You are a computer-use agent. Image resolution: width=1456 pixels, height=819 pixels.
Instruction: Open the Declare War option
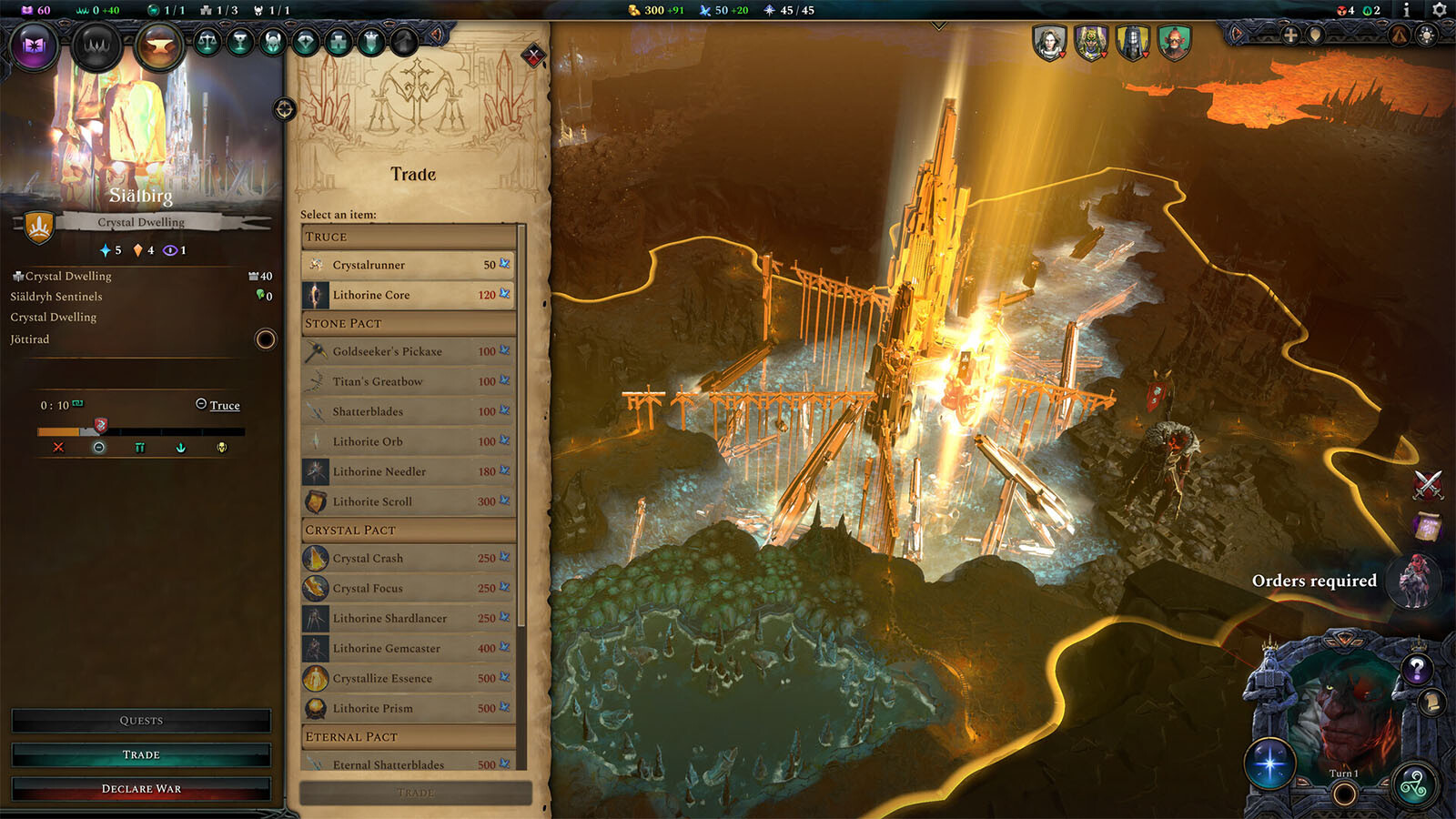(140, 788)
